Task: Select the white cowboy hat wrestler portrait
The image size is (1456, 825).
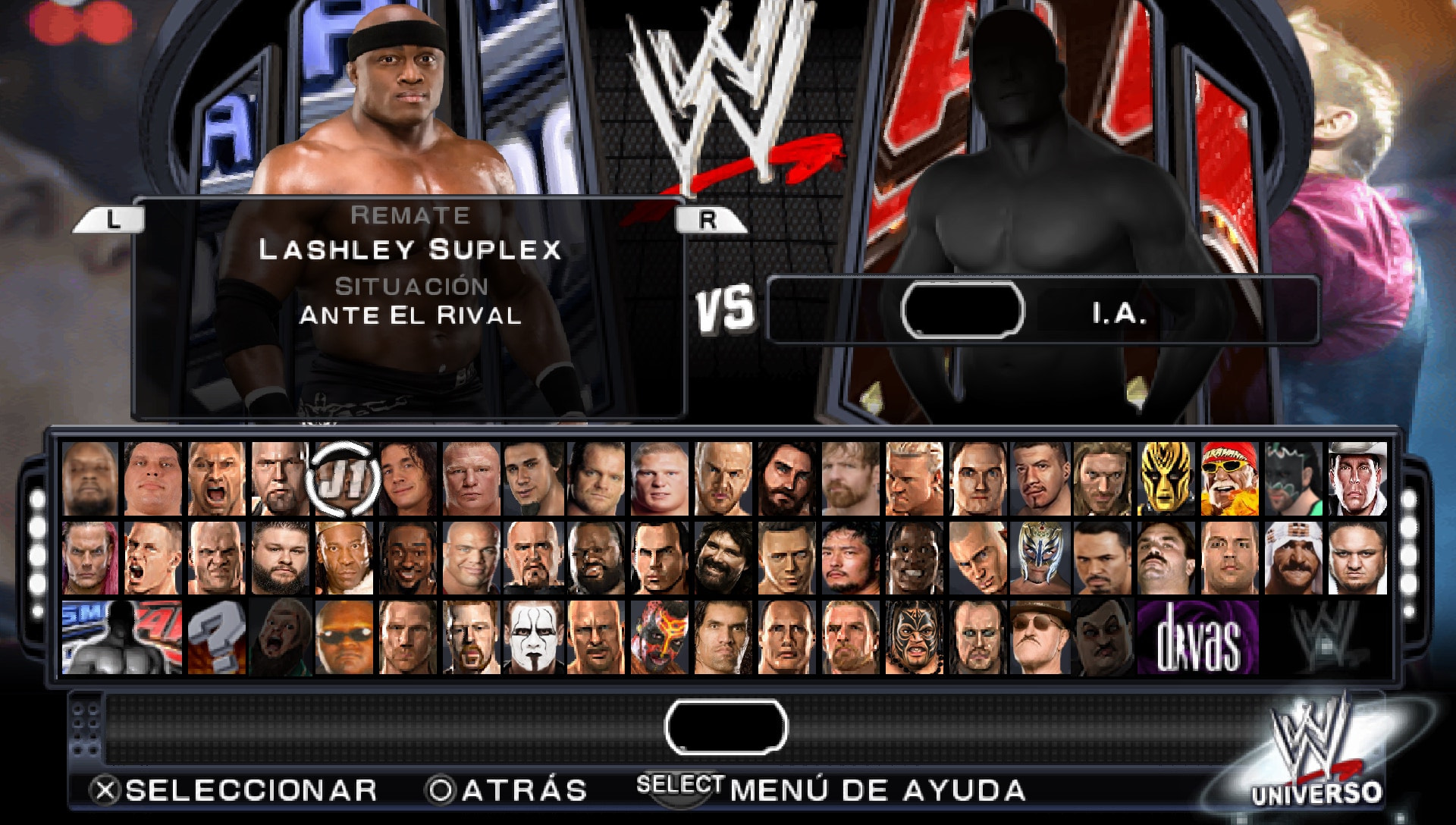Action: click(1357, 479)
